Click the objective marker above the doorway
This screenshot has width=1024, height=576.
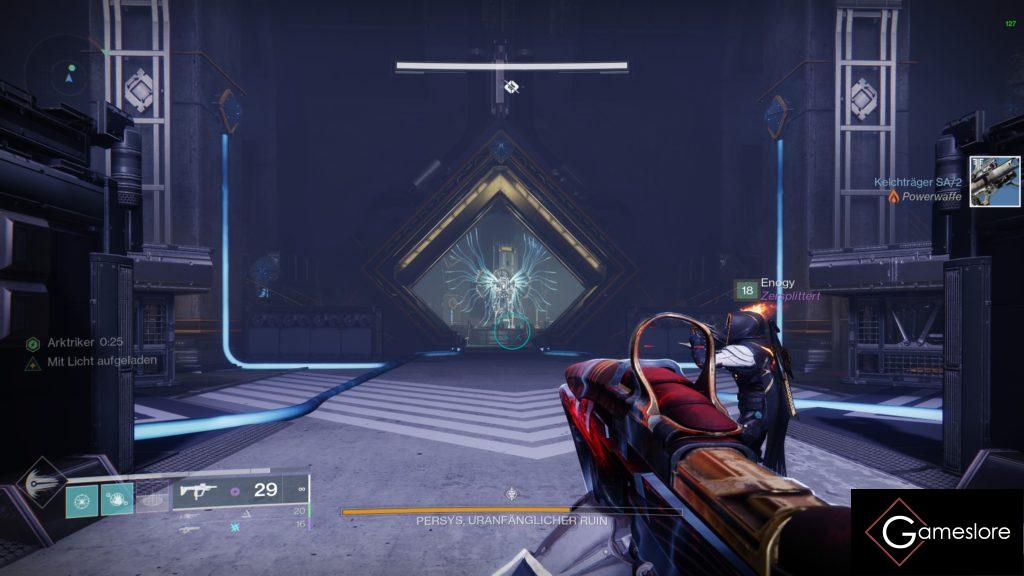pos(511,87)
